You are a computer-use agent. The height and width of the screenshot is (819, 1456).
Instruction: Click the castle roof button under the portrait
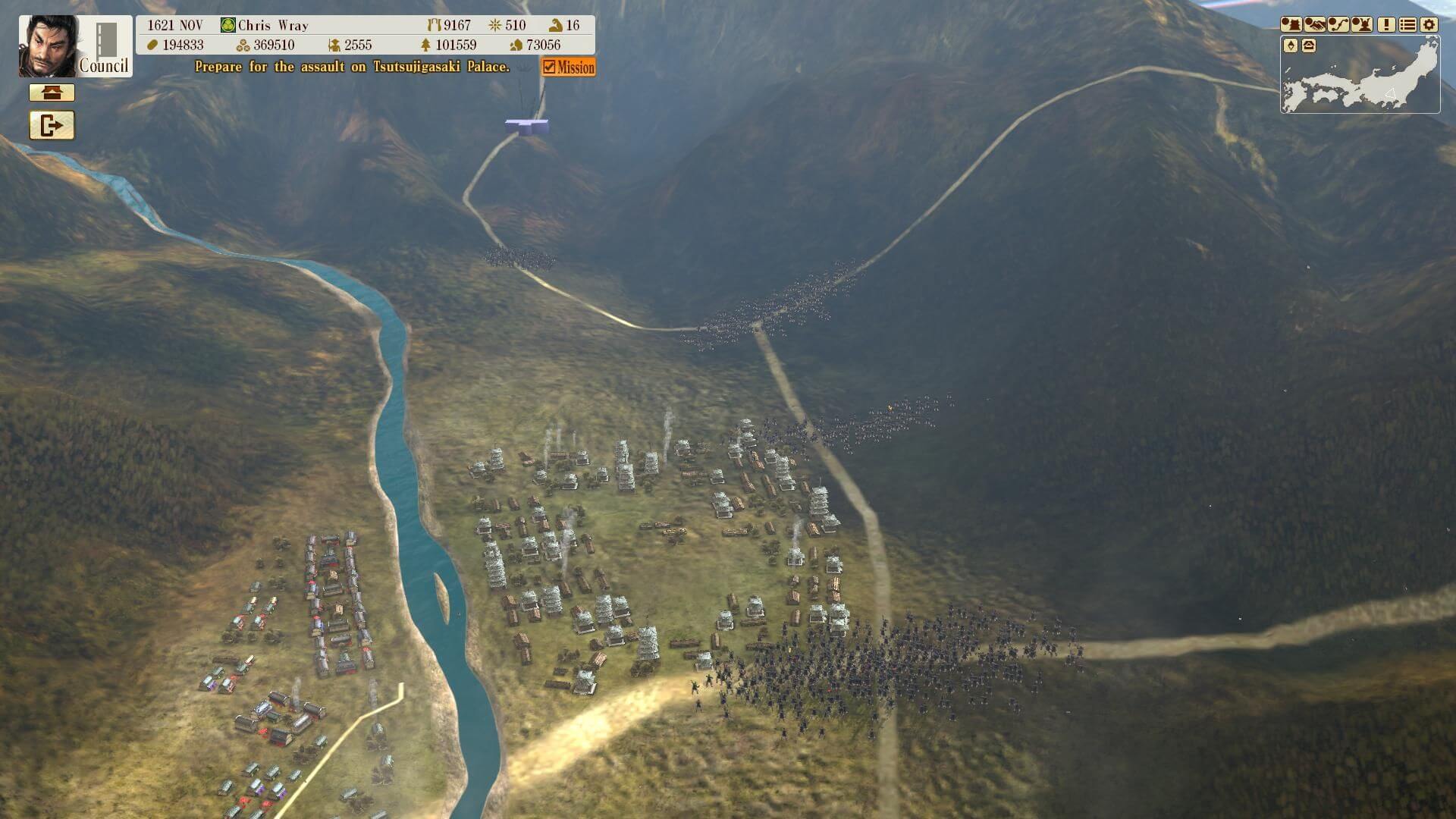(x=52, y=93)
